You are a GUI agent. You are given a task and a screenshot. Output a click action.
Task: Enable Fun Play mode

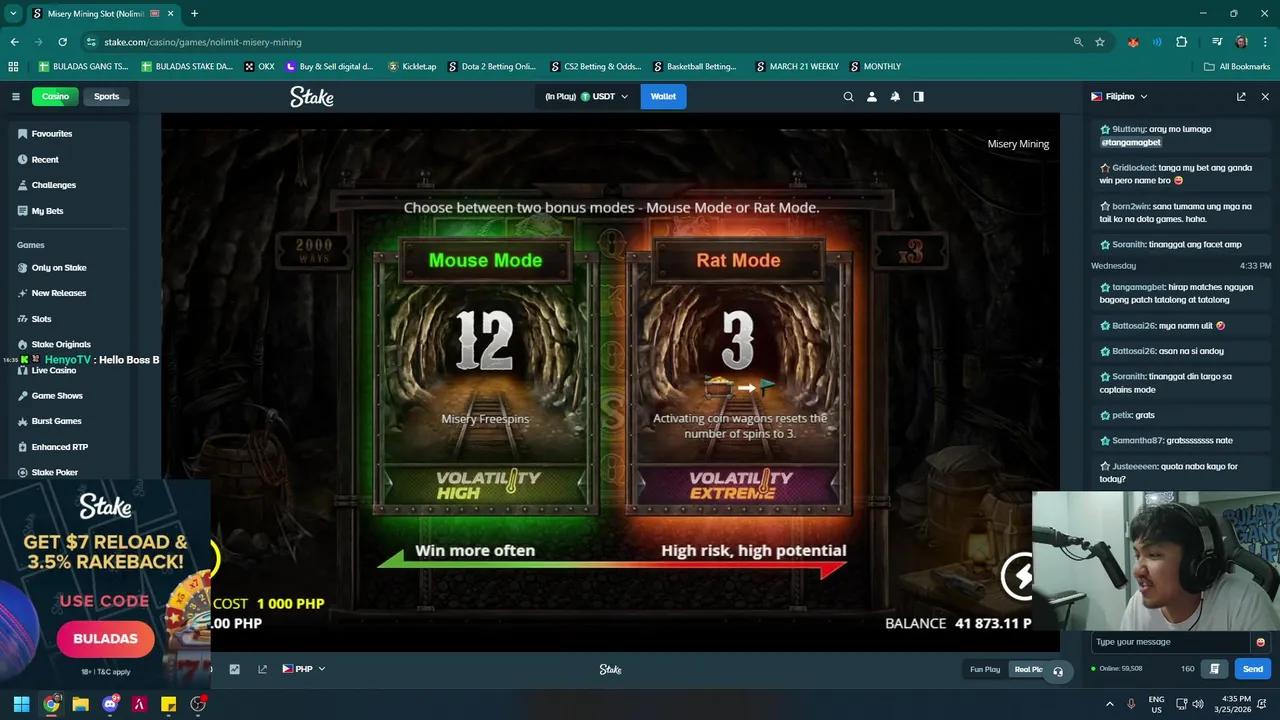[984, 669]
